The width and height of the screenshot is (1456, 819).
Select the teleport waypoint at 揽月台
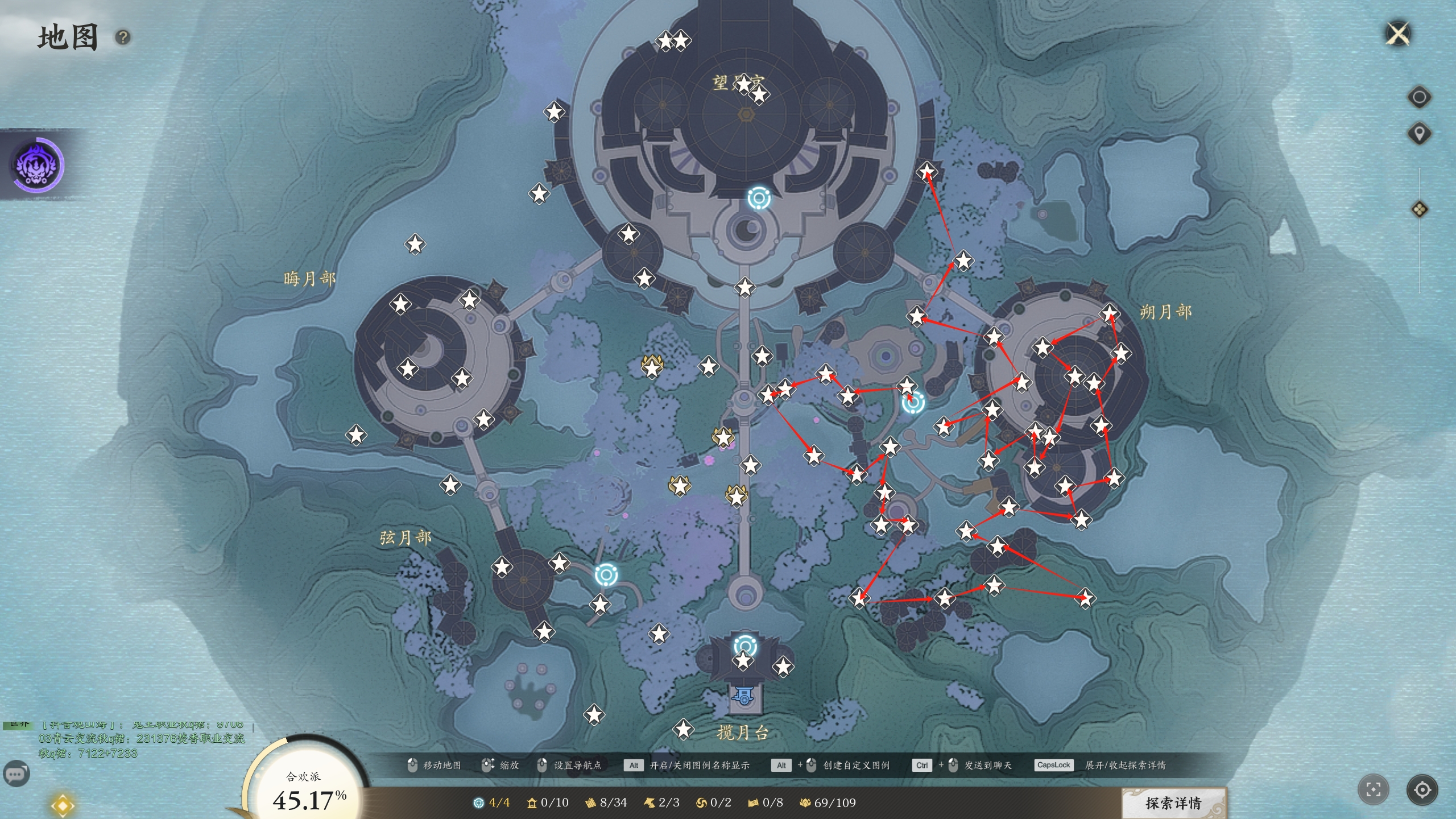pos(744,646)
